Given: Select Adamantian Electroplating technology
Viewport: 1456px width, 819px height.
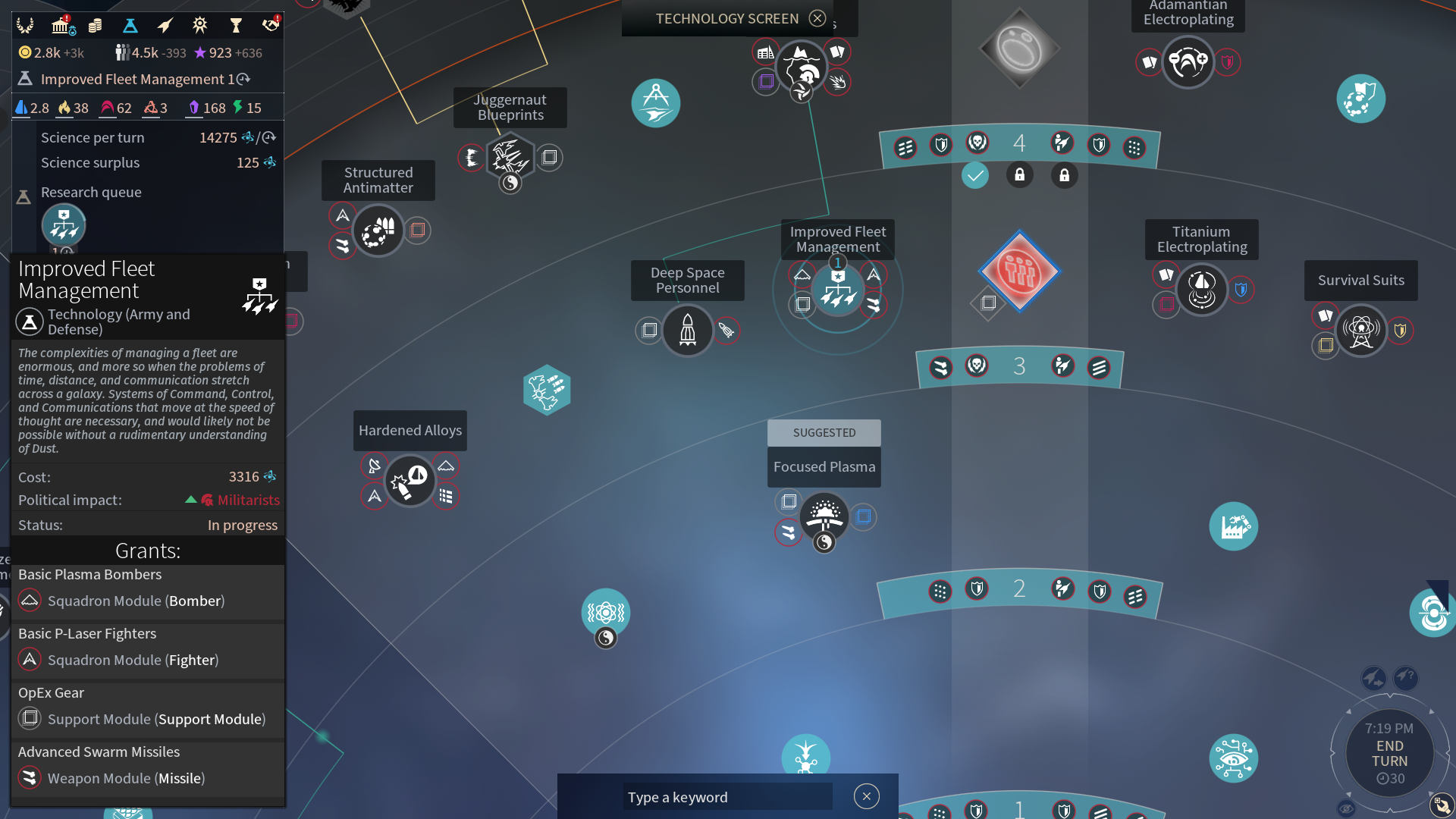Looking at the screenshot, I should pyautogui.click(x=1188, y=62).
